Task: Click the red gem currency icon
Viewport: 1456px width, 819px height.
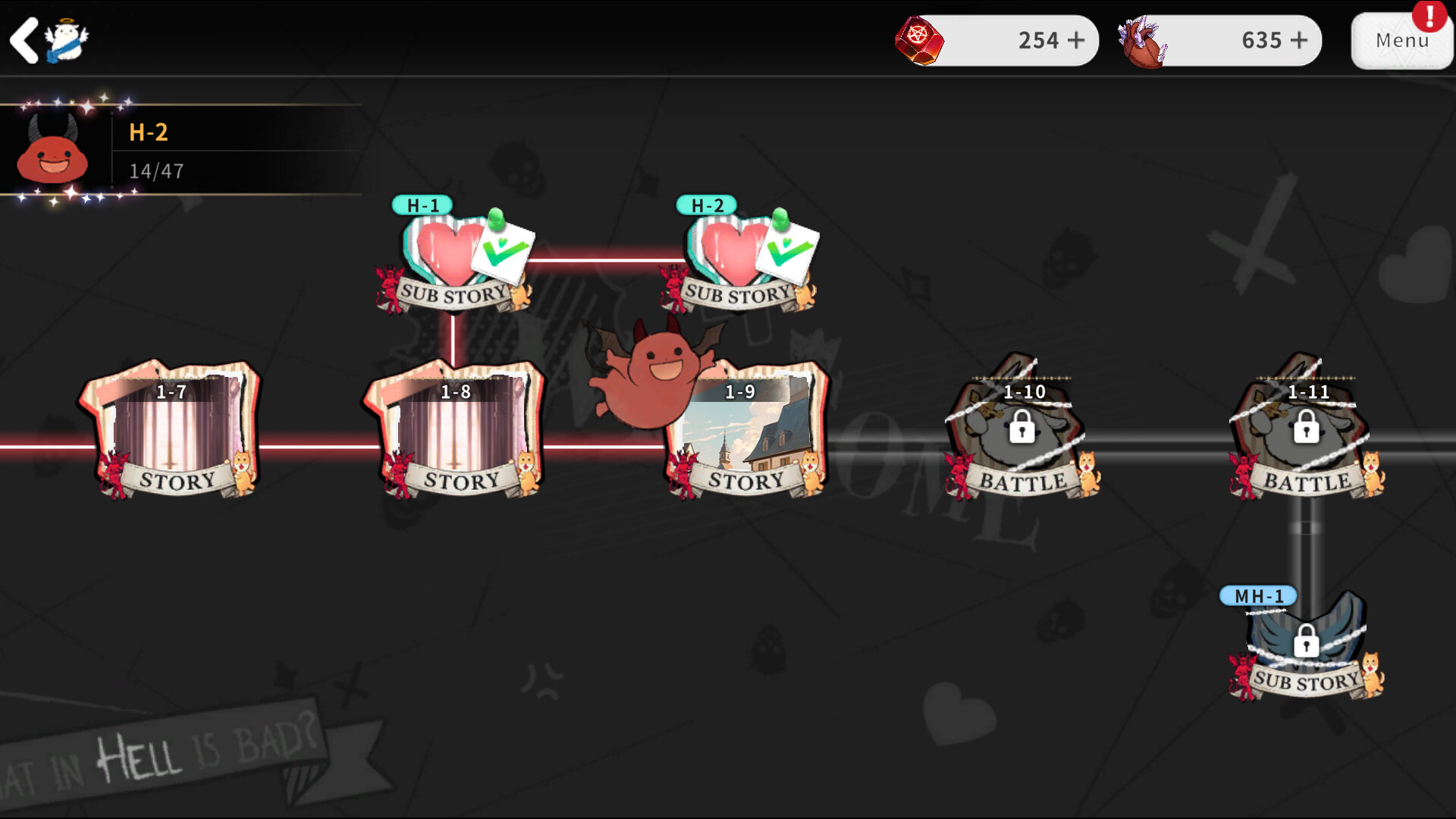Action: point(921,40)
